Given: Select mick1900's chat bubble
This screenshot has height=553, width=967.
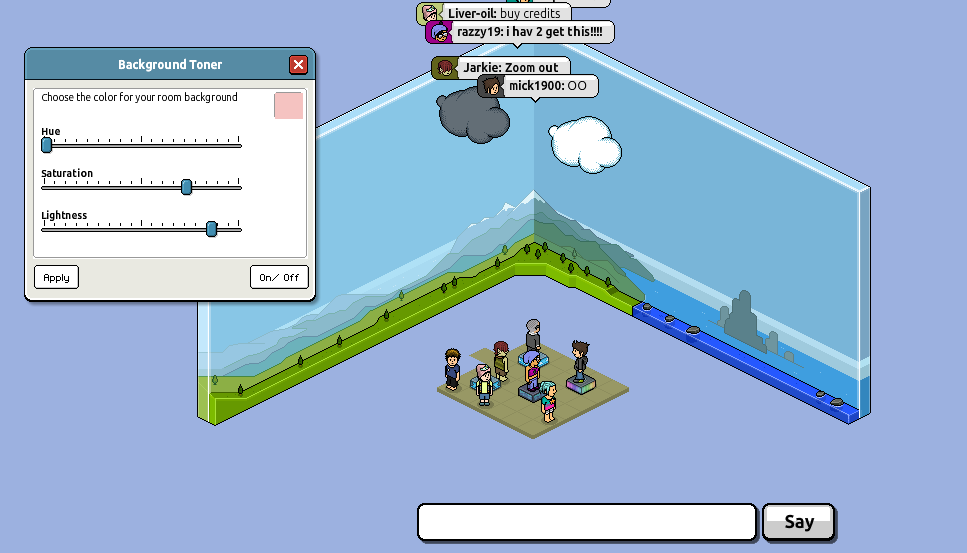Looking at the screenshot, I should [x=538, y=86].
